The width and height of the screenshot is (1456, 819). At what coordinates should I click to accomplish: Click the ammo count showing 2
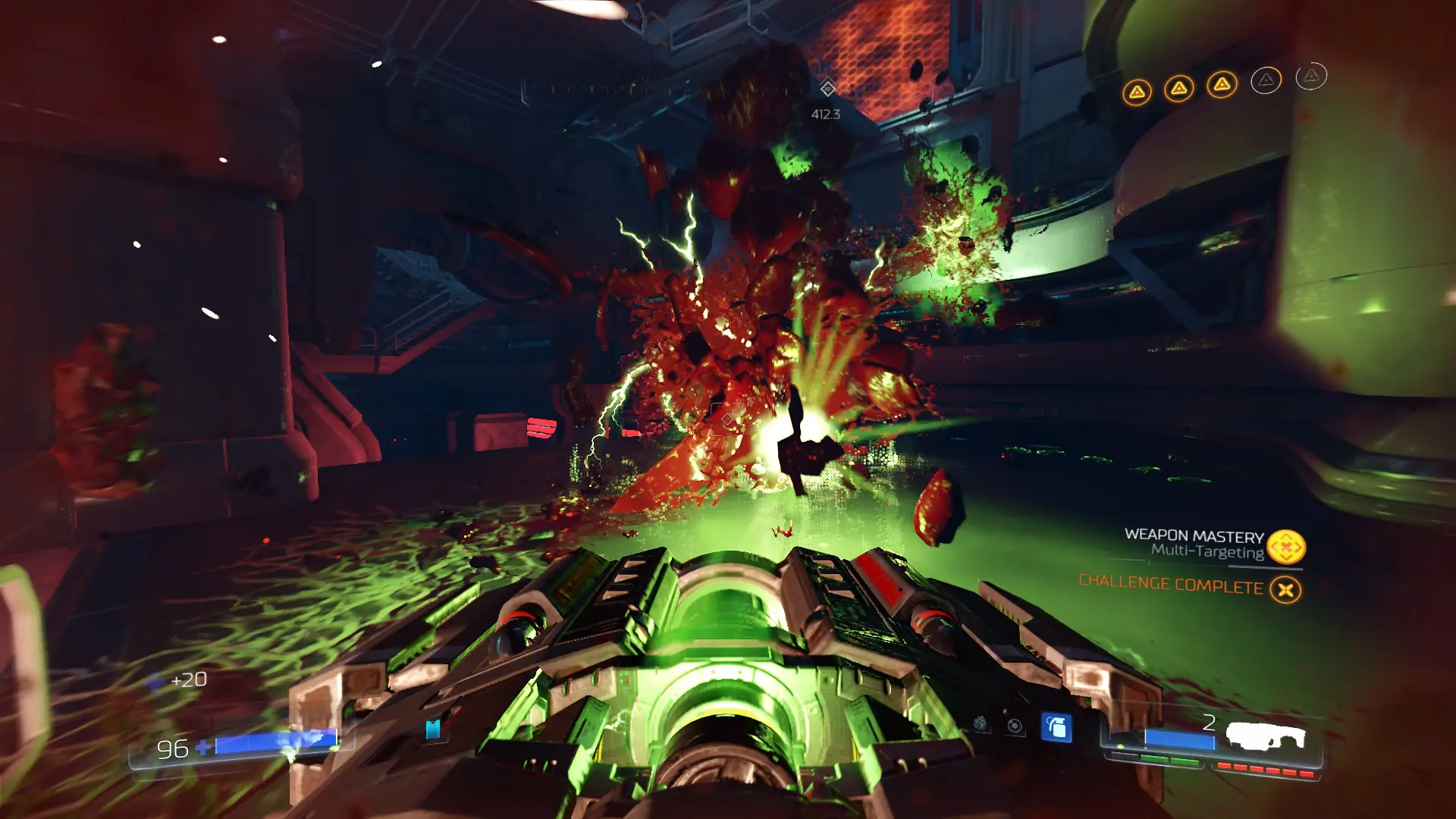[x=1211, y=724]
